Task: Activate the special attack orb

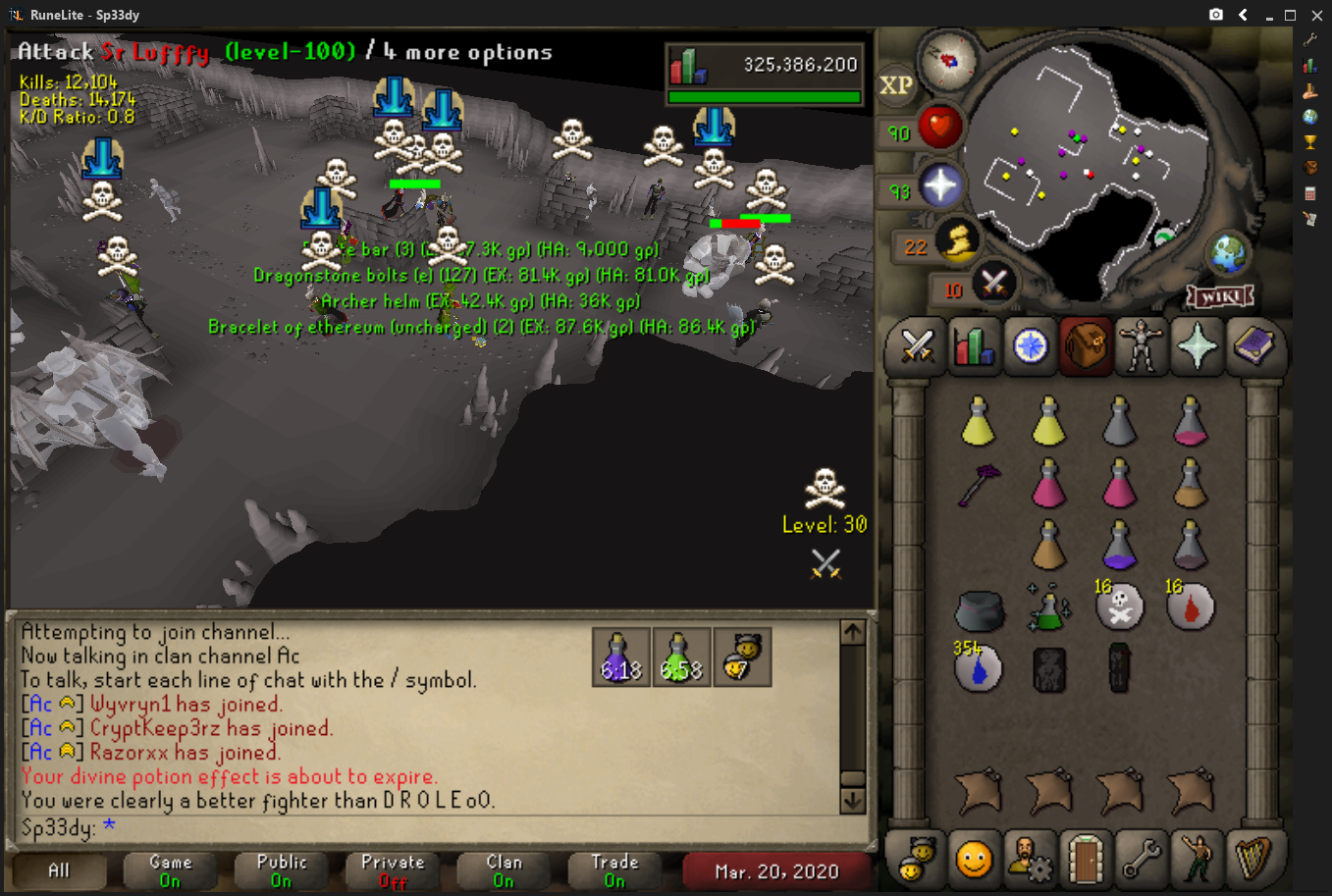Action: pyautogui.click(x=993, y=286)
